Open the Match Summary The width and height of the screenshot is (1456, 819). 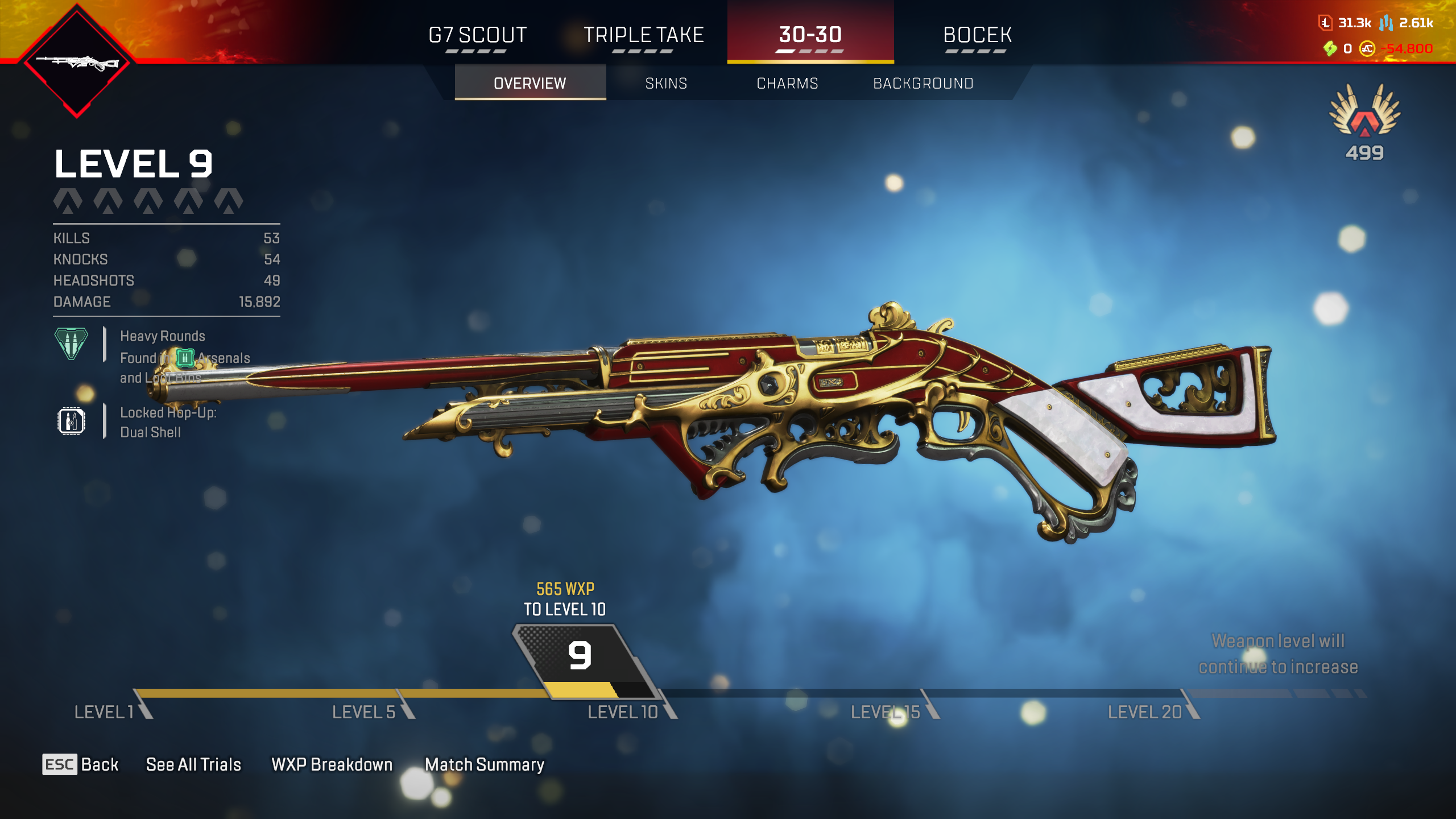(485, 764)
